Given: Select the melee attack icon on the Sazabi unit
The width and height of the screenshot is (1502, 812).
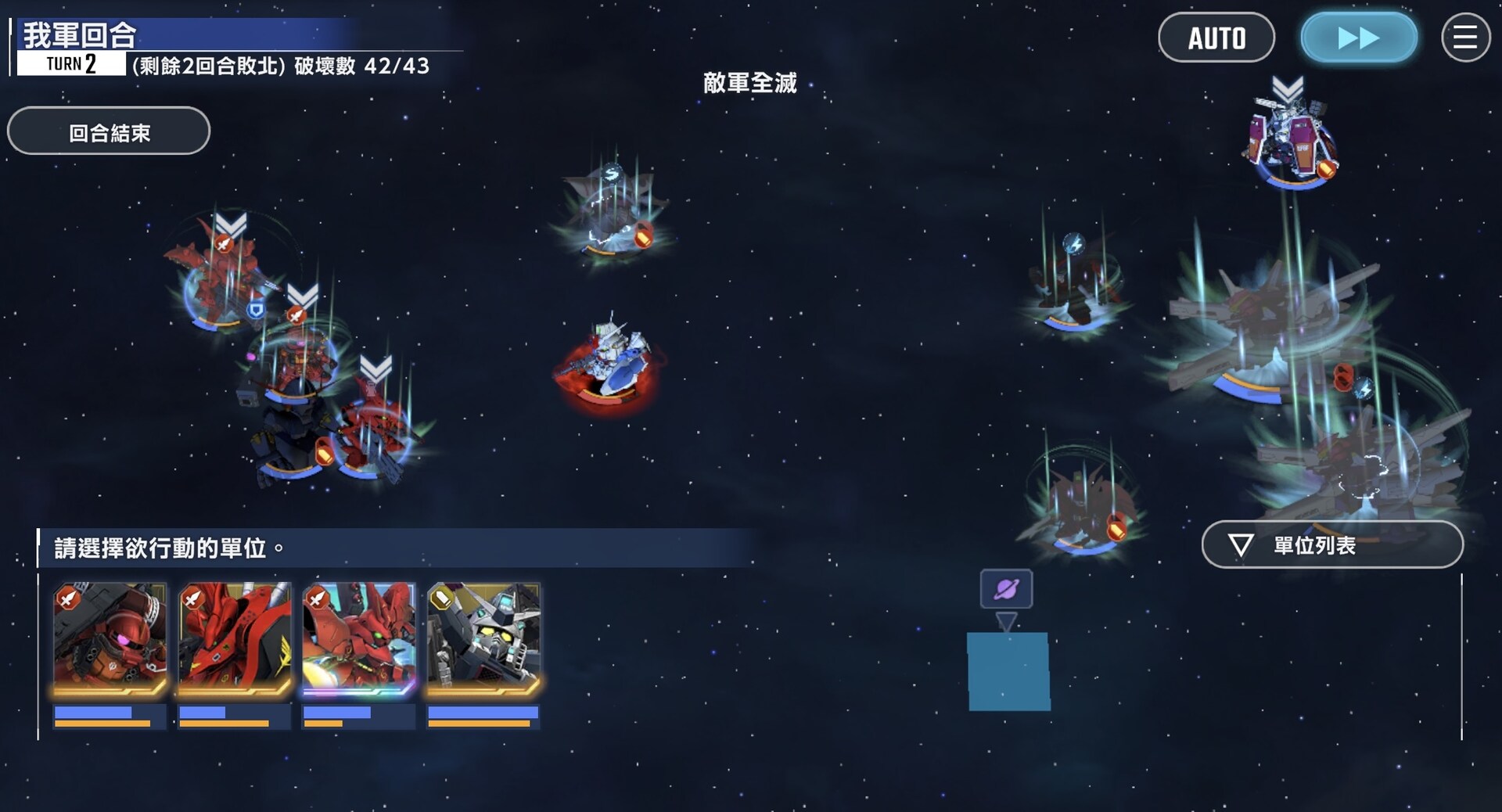Looking at the screenshot, I should coord(296,314).
